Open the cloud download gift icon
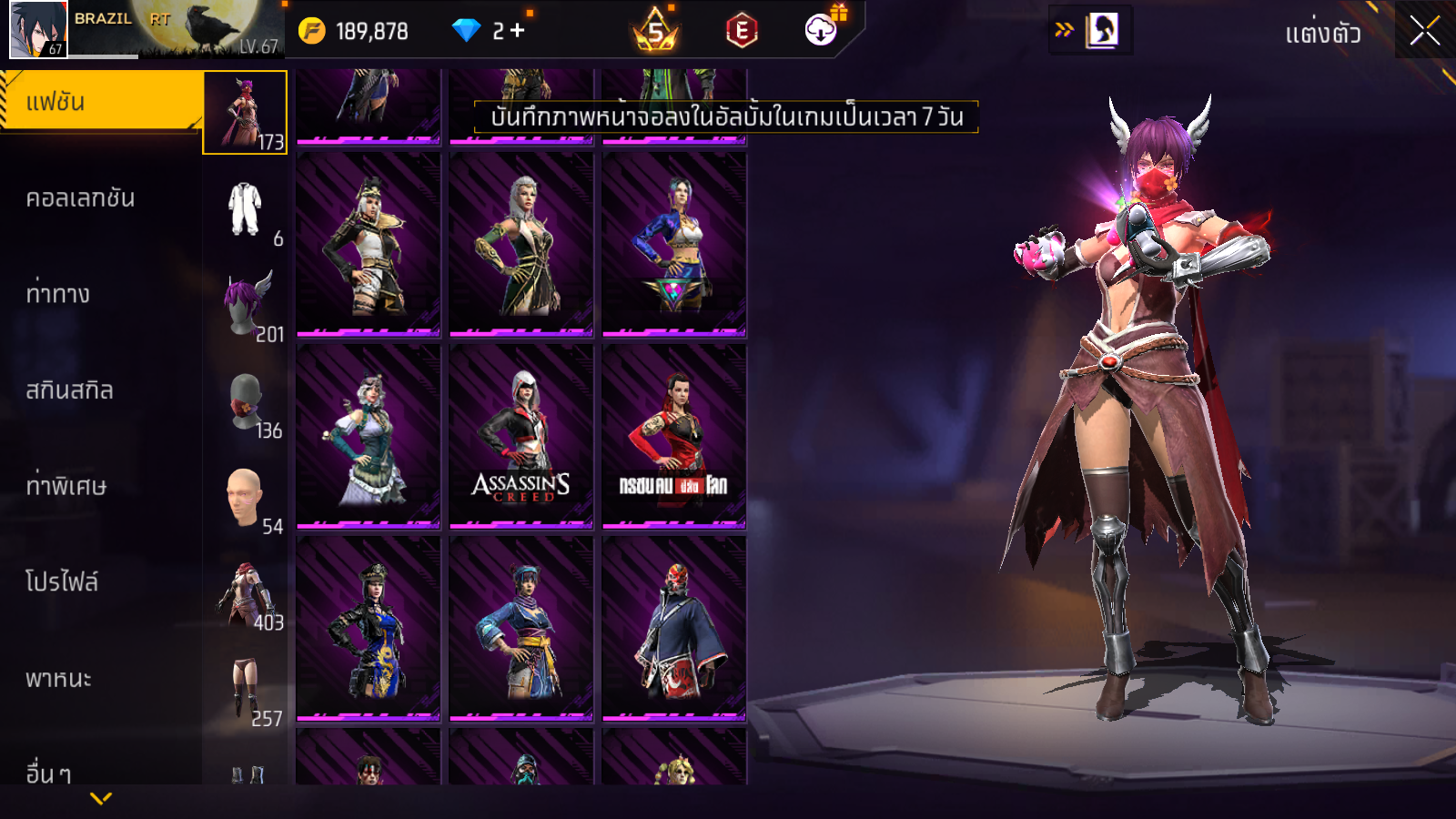Image resolution: width=1456 pixels, height=819 pixels. coord(822,29)
